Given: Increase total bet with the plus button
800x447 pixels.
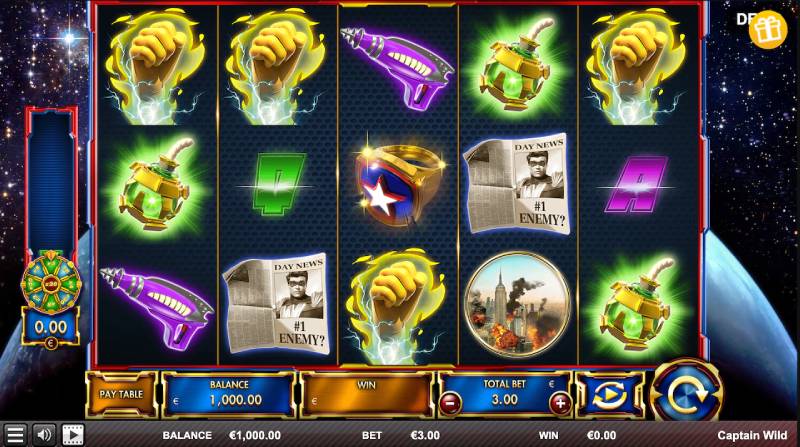Looking at the screenshot, I should (x=561, y=403).
